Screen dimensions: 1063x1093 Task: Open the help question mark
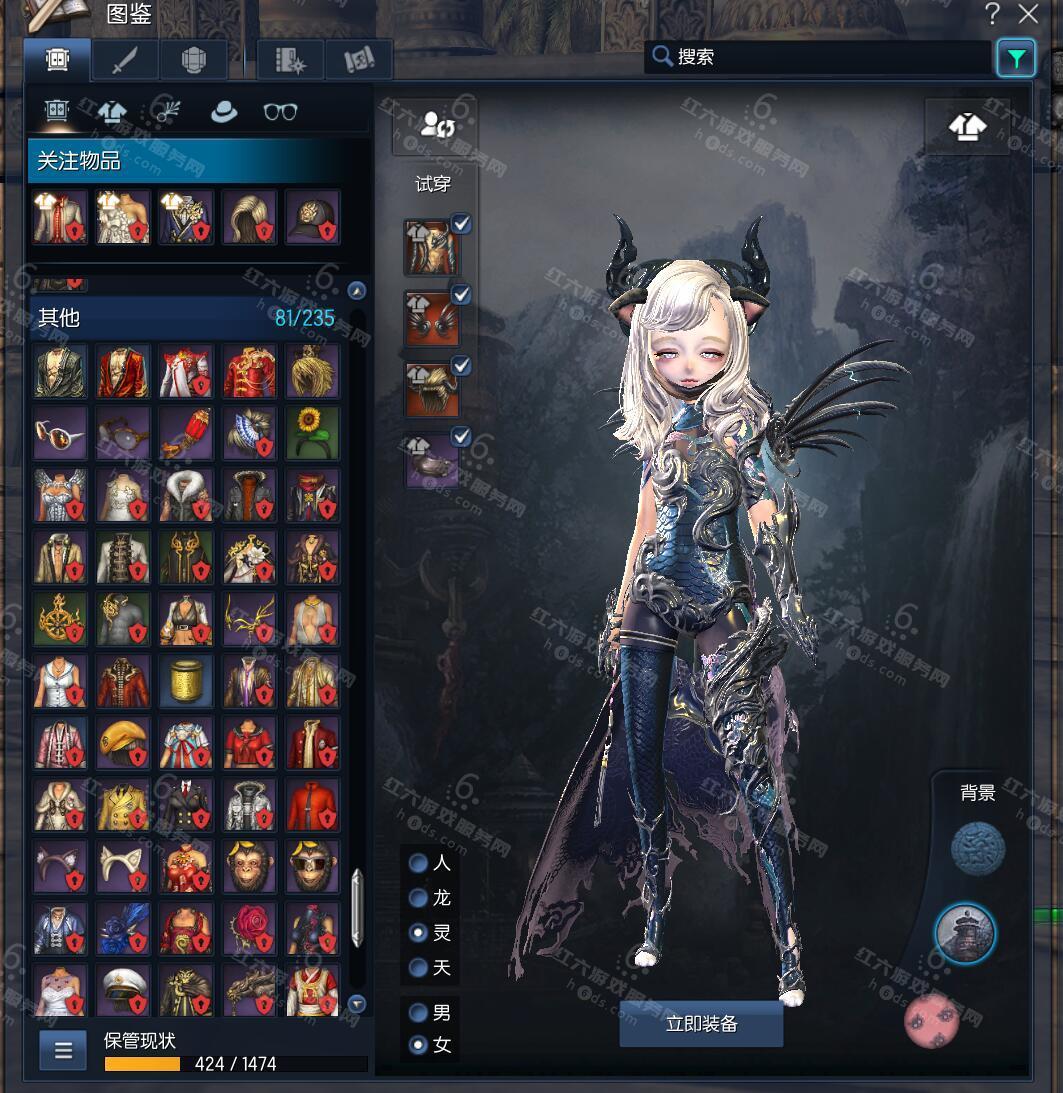click(x=992, y=14)
